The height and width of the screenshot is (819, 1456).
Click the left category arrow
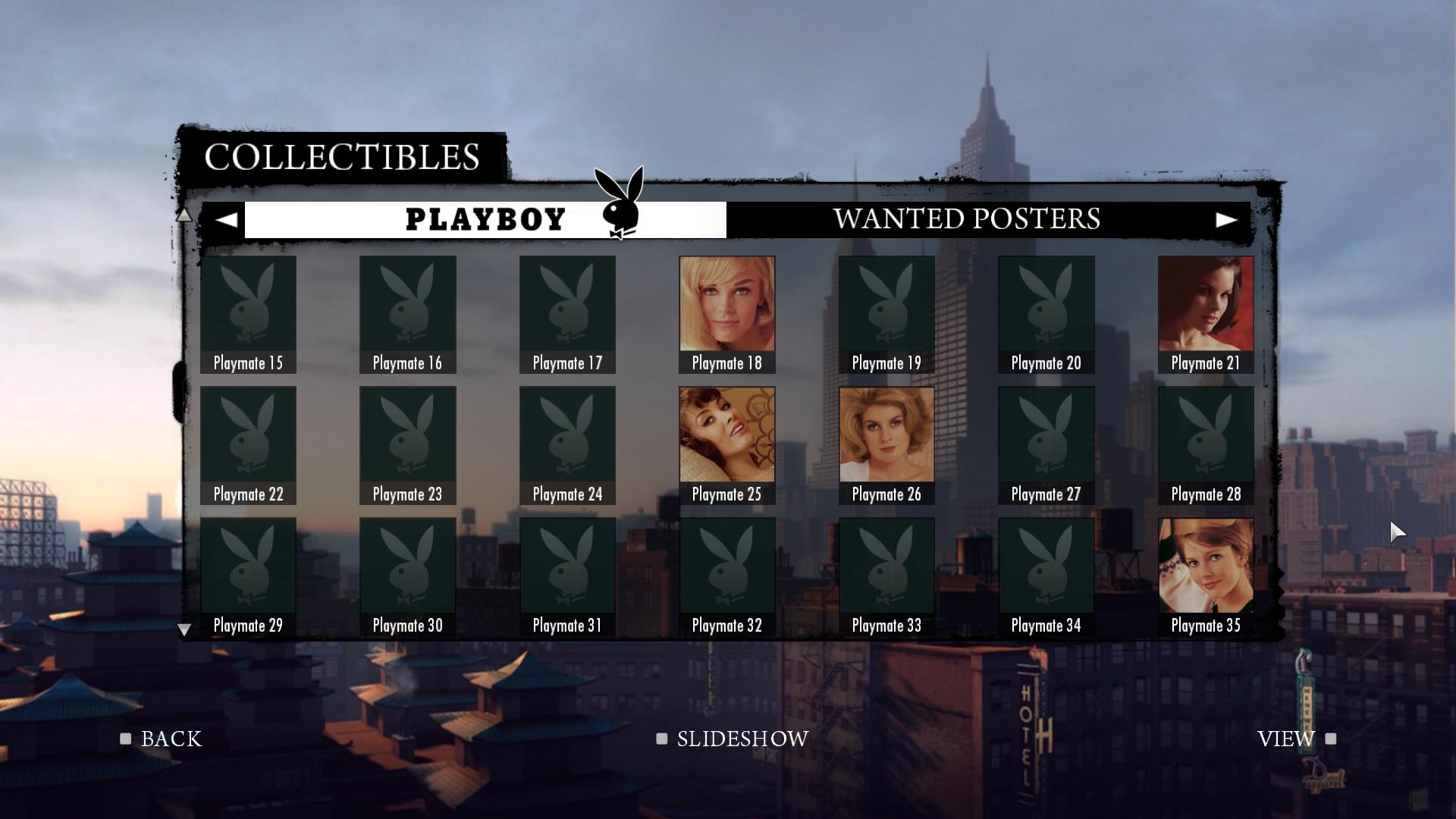click(x=226, y=220)
